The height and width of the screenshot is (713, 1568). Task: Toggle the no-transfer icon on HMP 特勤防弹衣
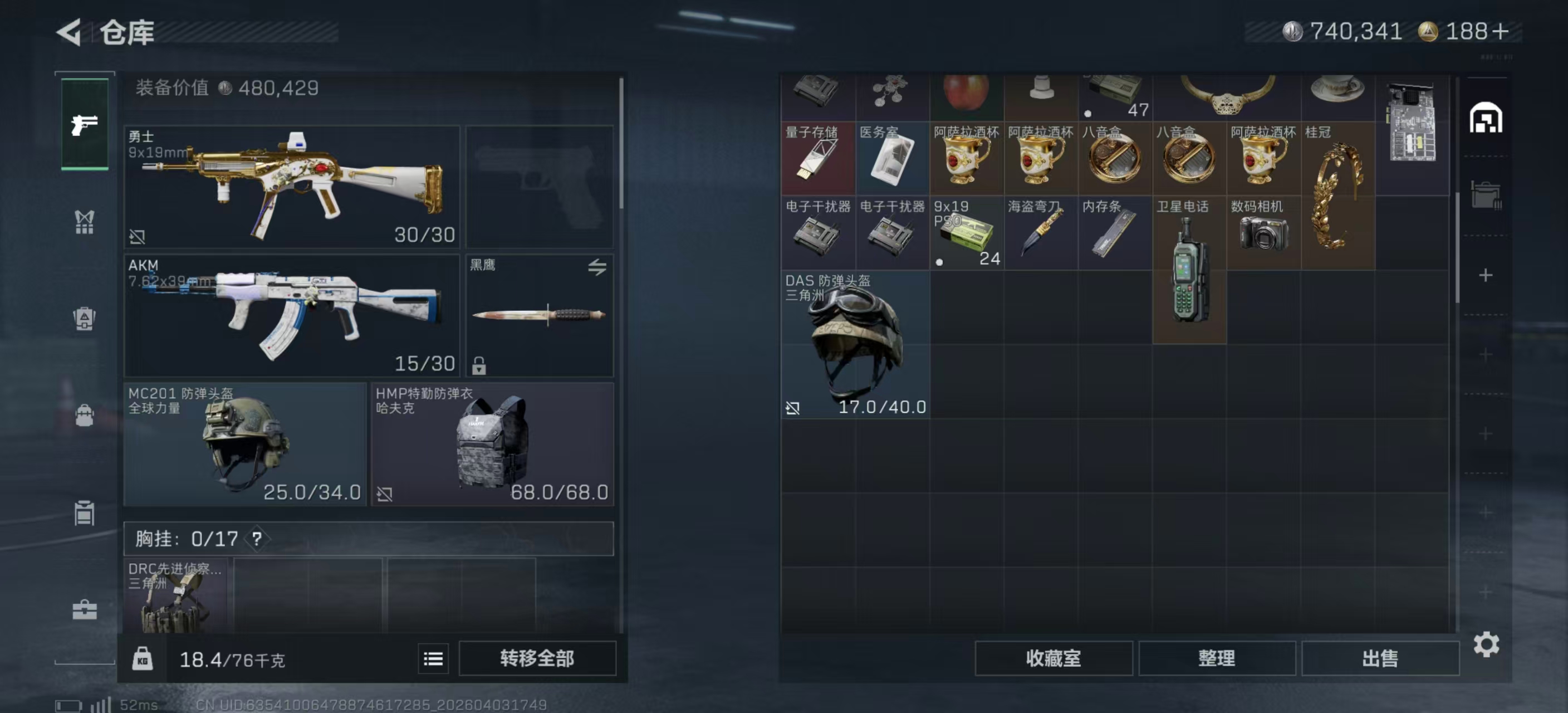pyautogui.click(x=384, y=495)
